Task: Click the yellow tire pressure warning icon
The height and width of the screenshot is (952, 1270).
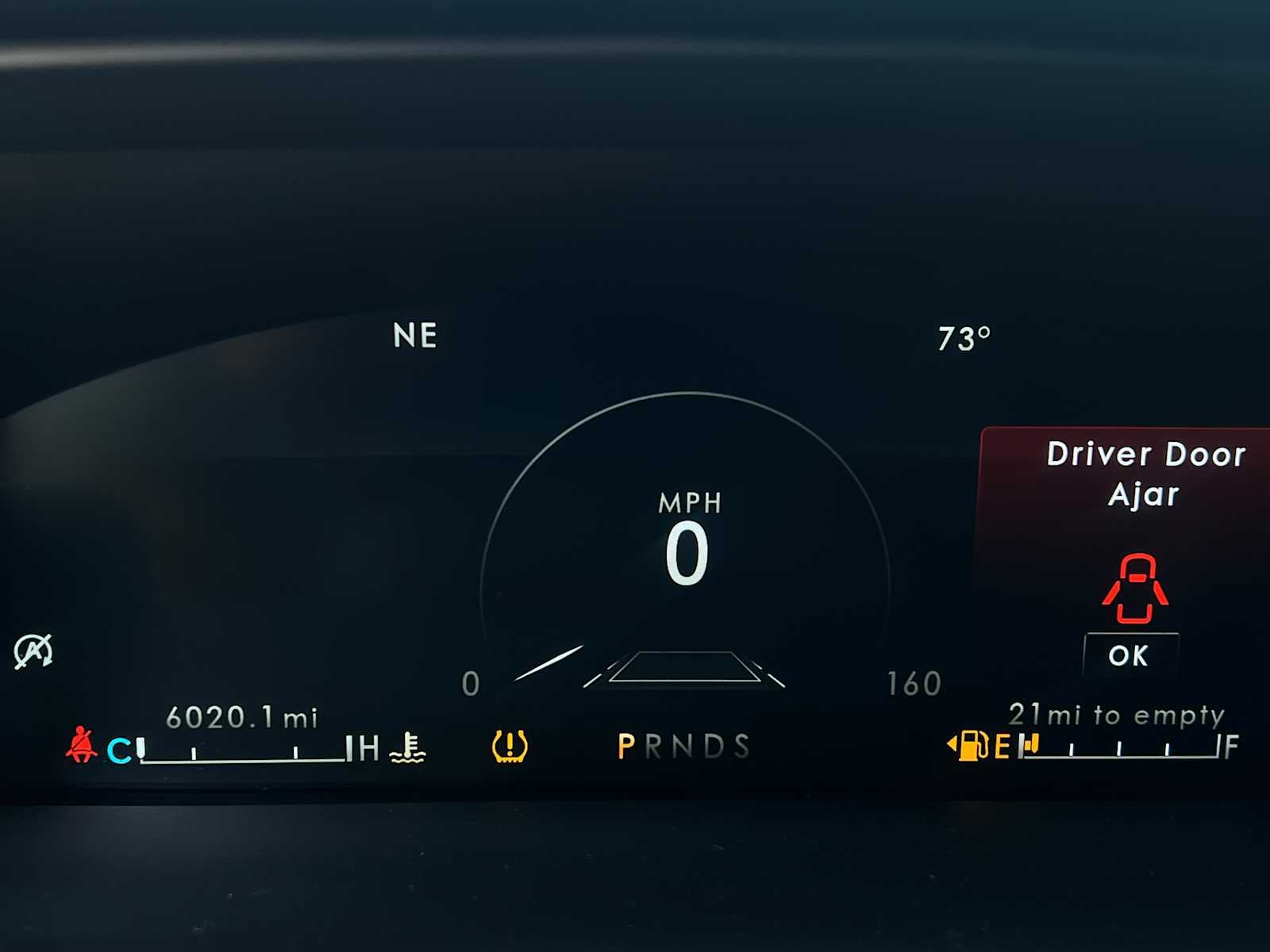Action: point(510,747)
